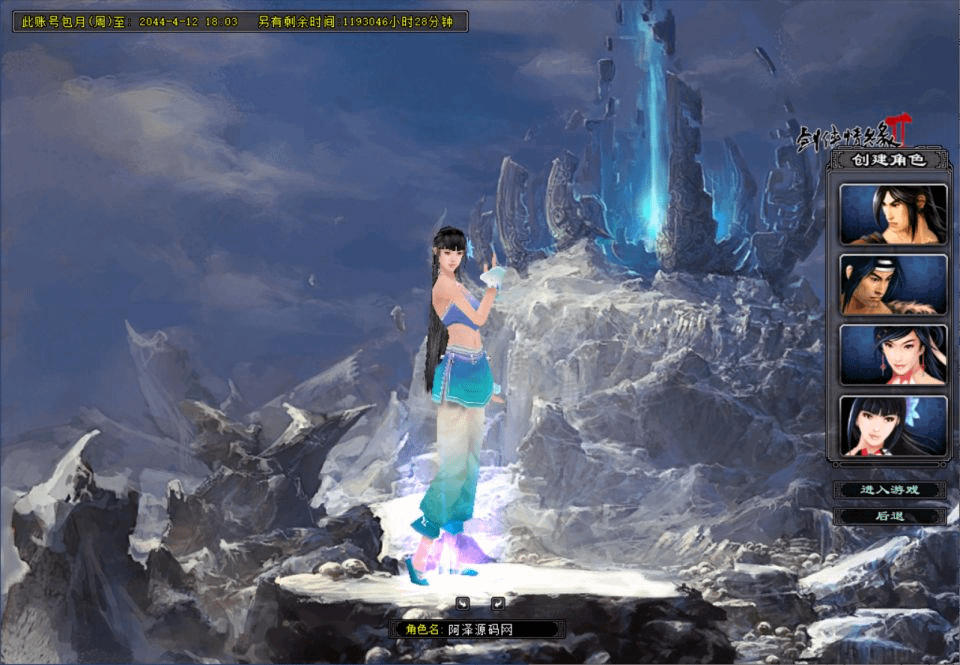Go back with the 后退 button
960x665 pixels.
point(889,516)
